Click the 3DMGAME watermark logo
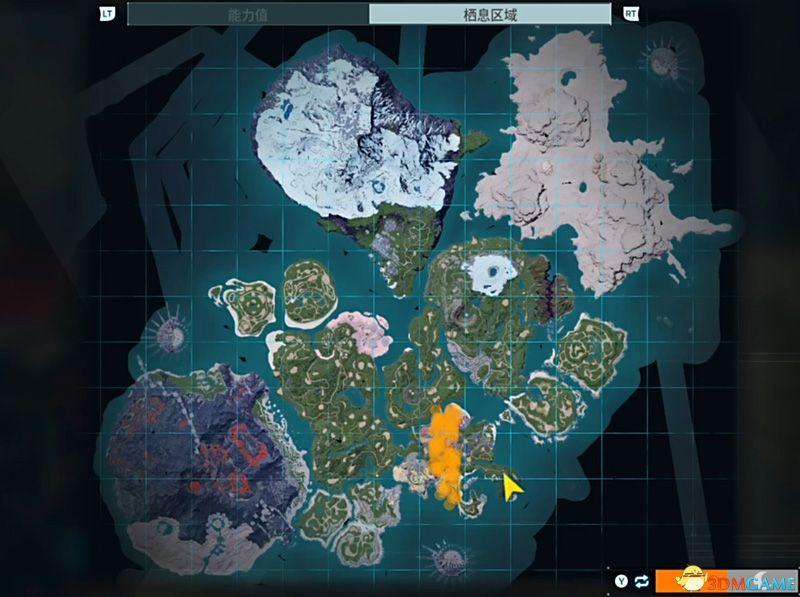 [726, 578]
